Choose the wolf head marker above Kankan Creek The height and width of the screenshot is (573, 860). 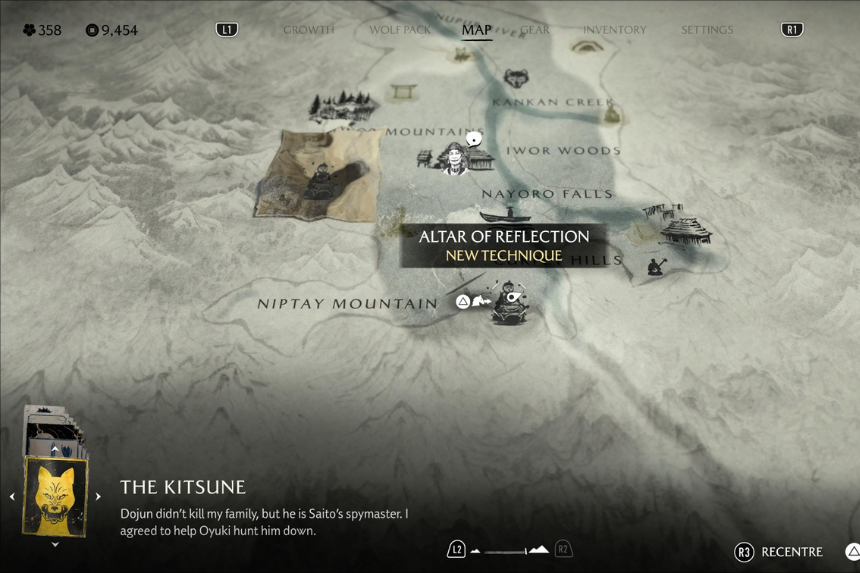516,78
